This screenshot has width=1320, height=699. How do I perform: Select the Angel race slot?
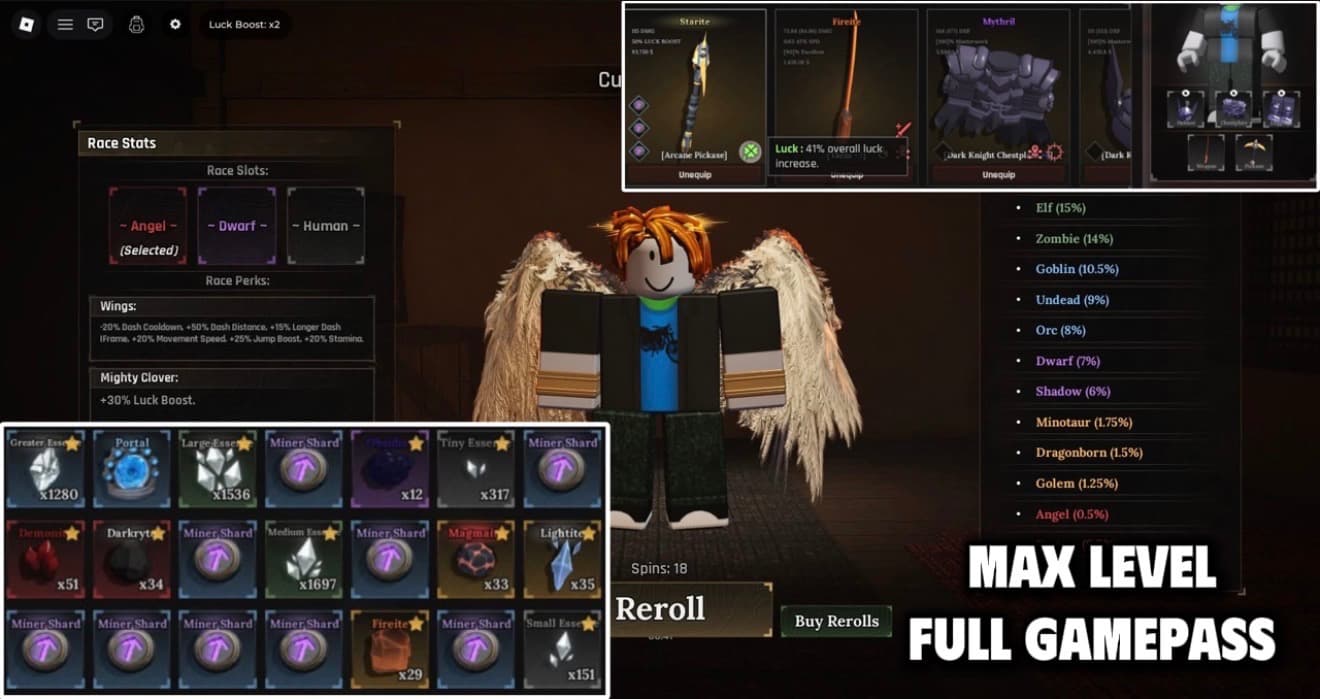point(148,226)
